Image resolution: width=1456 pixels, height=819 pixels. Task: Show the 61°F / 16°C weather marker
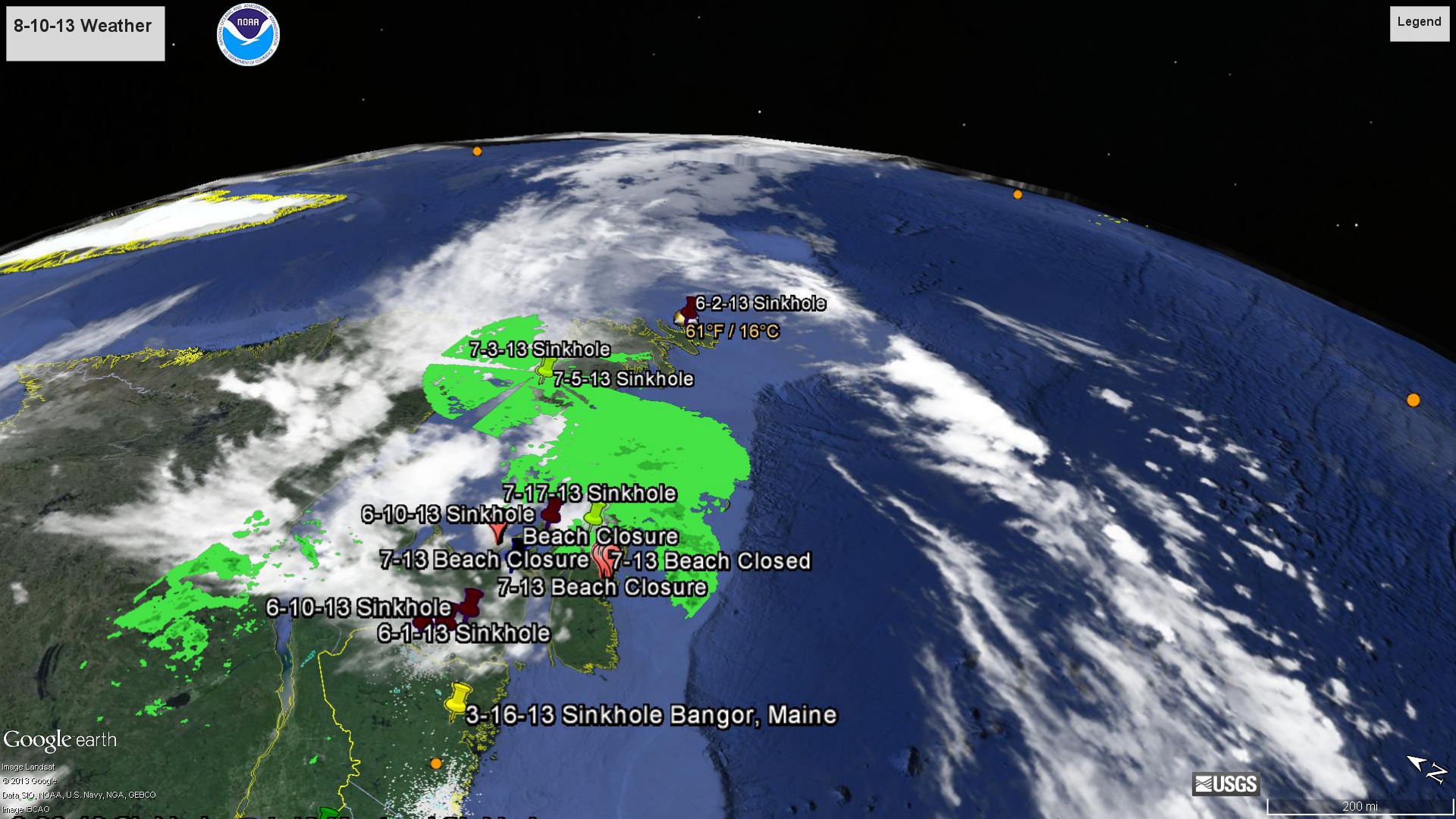[x=732, y=331]
